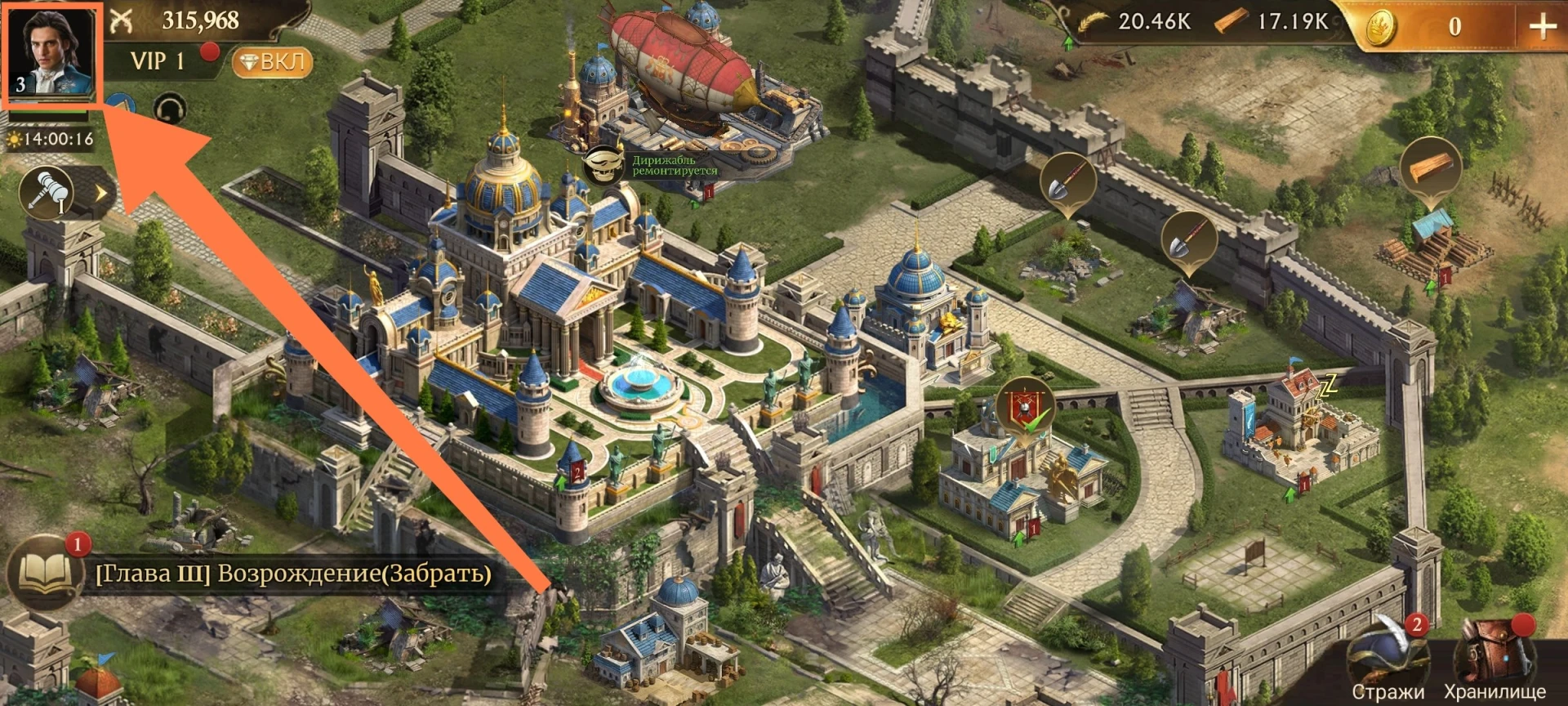Open the quest book icon
Image resolution: width=1568 pixels, height=706 pixels.
pyautogui.click(x=46, y=573)
